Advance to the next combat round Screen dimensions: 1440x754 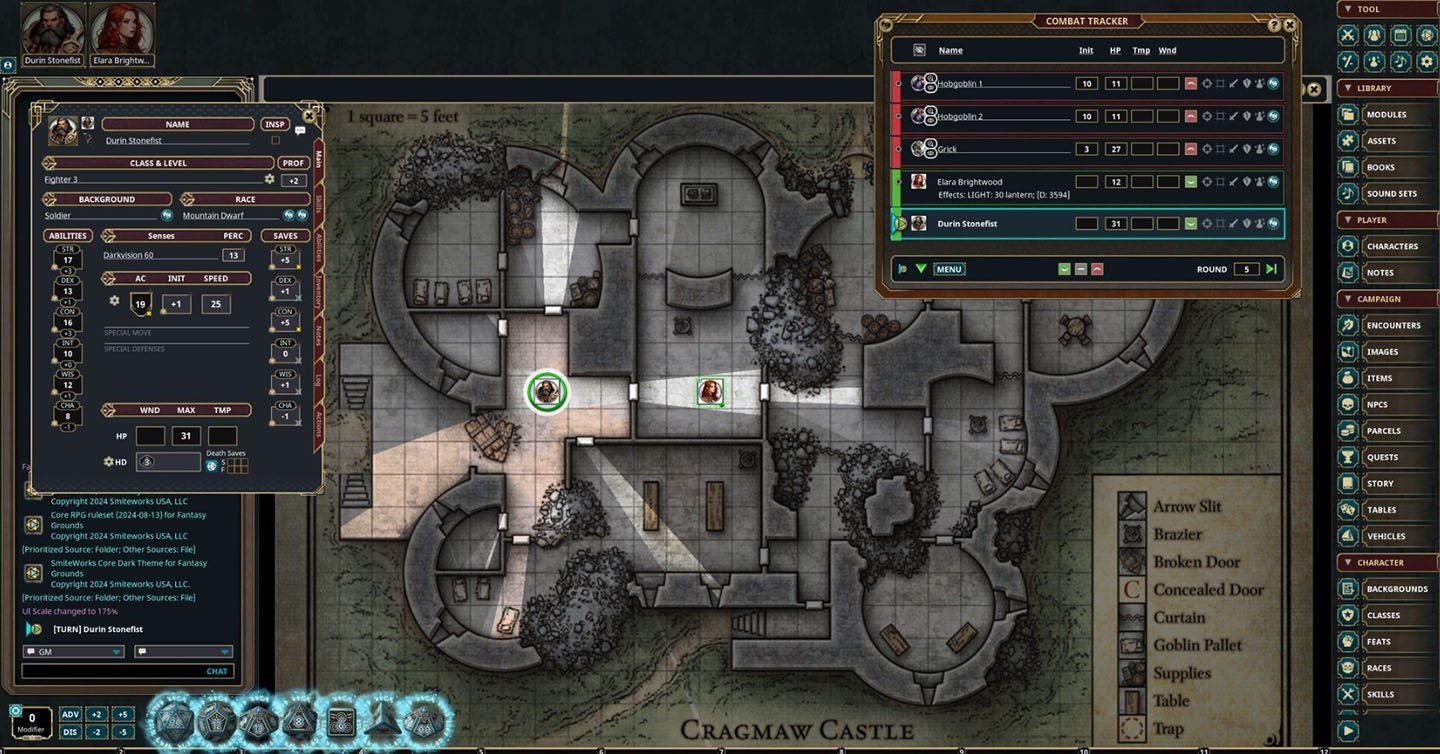pos(1271,269)
